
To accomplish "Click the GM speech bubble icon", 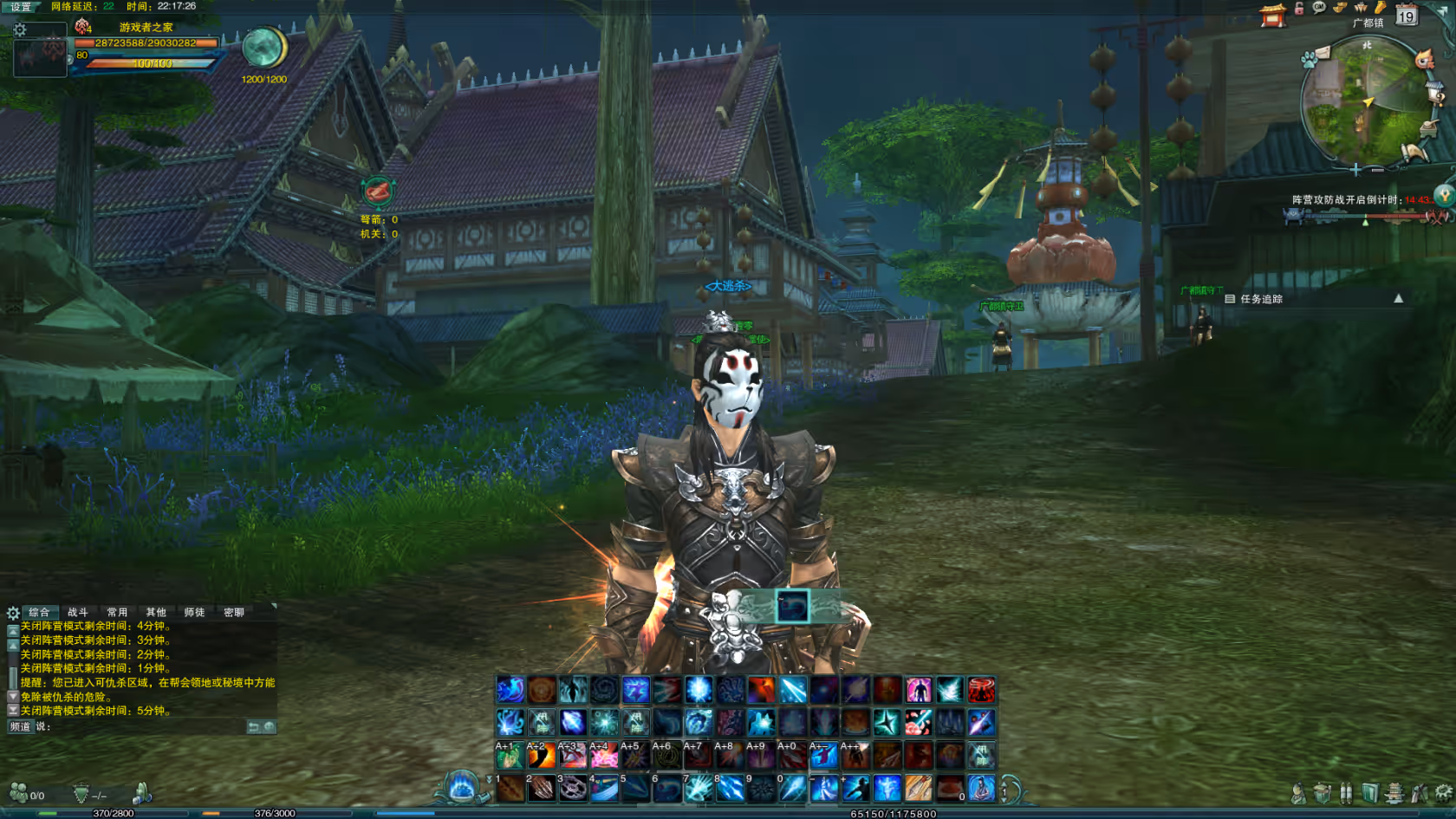I will (x=1319, y=8).
